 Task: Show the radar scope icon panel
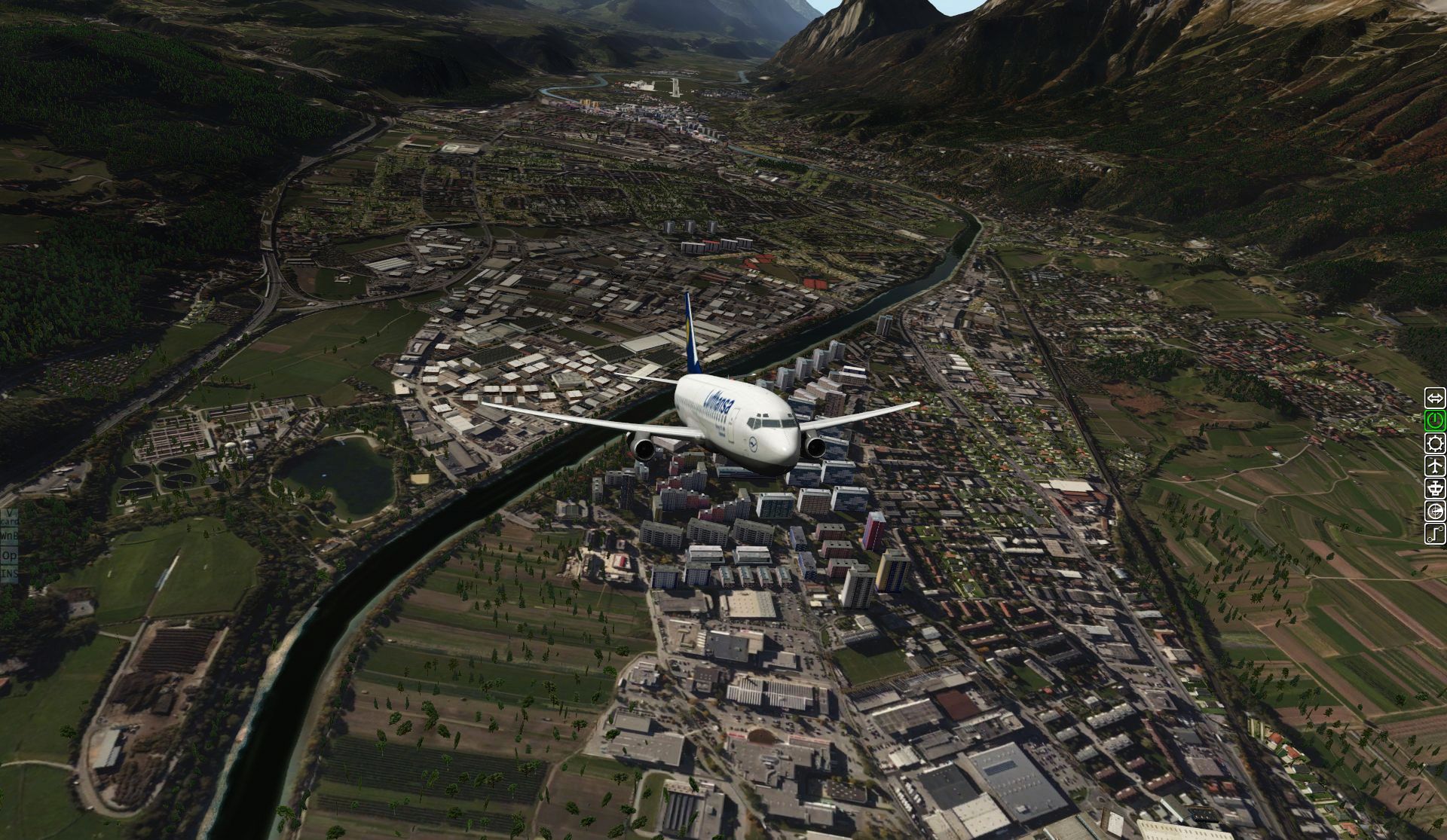(x=1435, y=512)
